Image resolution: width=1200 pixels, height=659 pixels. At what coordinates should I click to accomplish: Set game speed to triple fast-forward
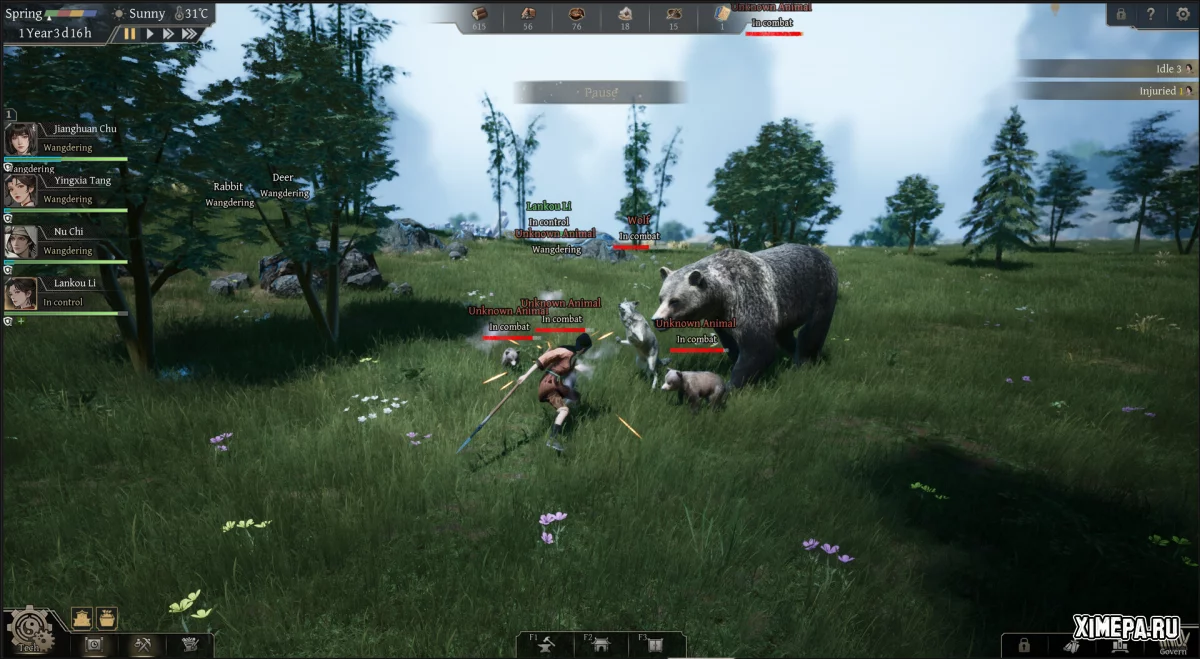189,33
